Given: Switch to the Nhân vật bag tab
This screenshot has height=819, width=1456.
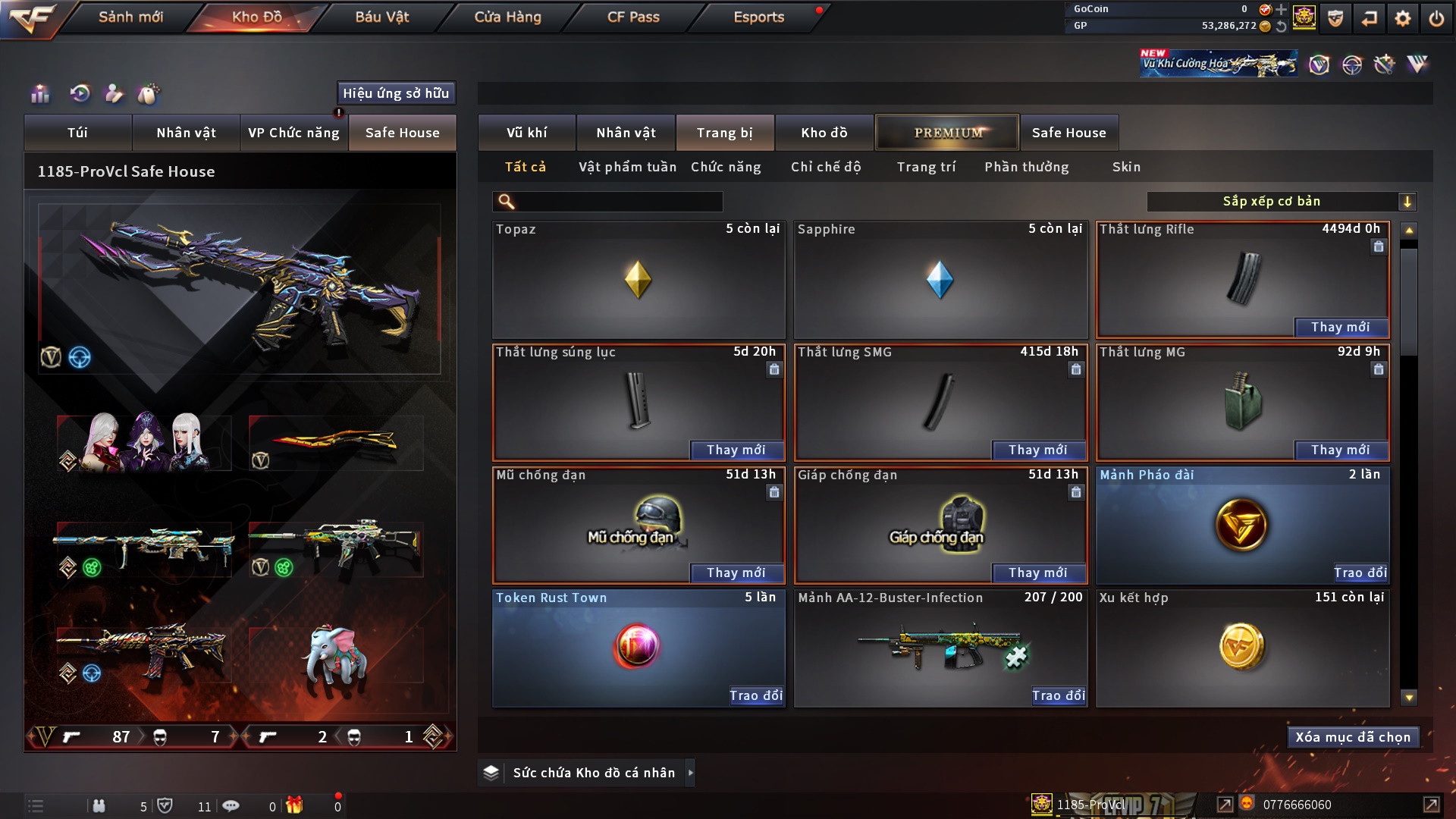Looking at the screenshot, I should [x=186, y=133].
